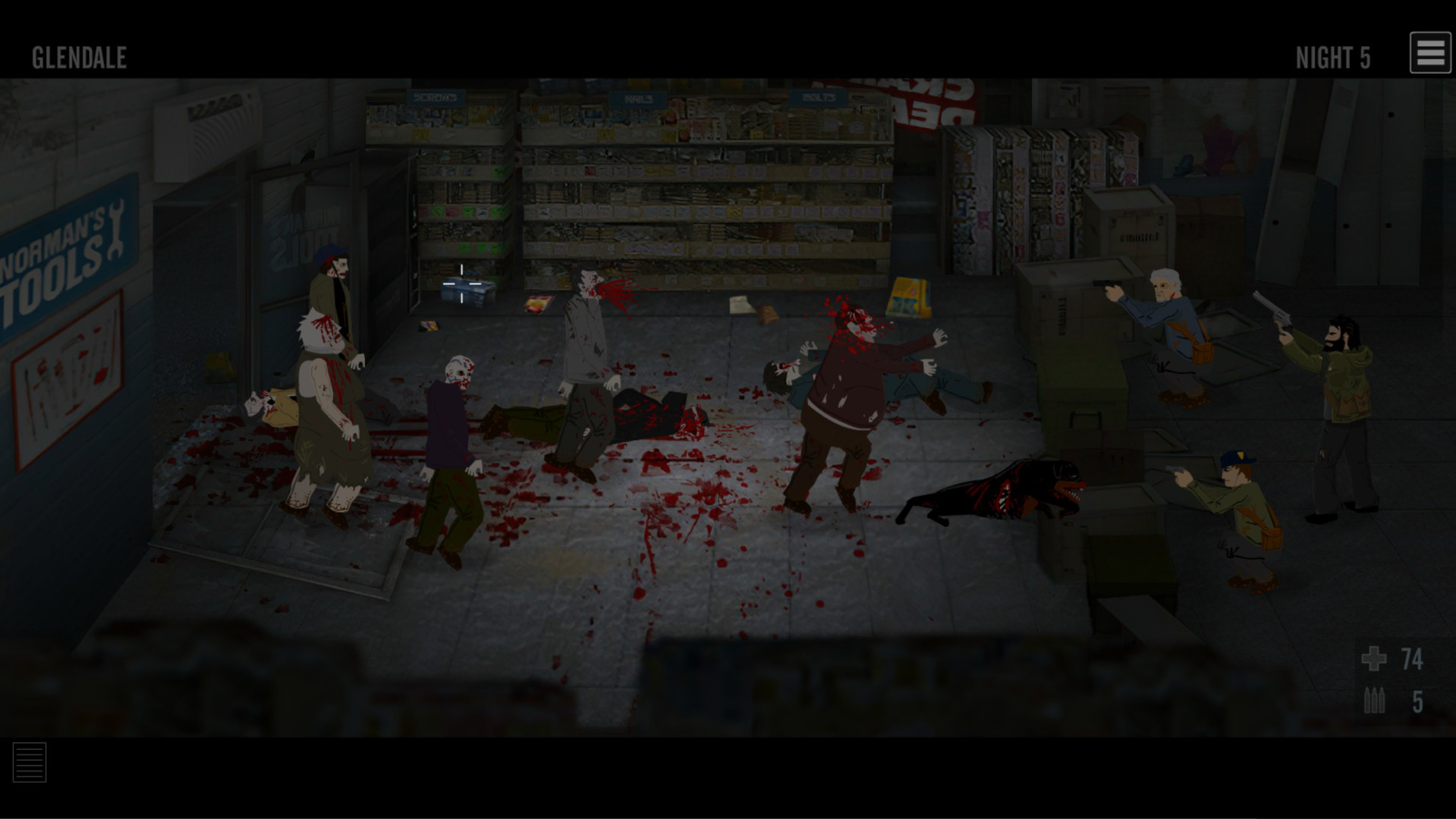
Task: Click the NAILS aisle label on the shelf
Action: coord(637,99)
